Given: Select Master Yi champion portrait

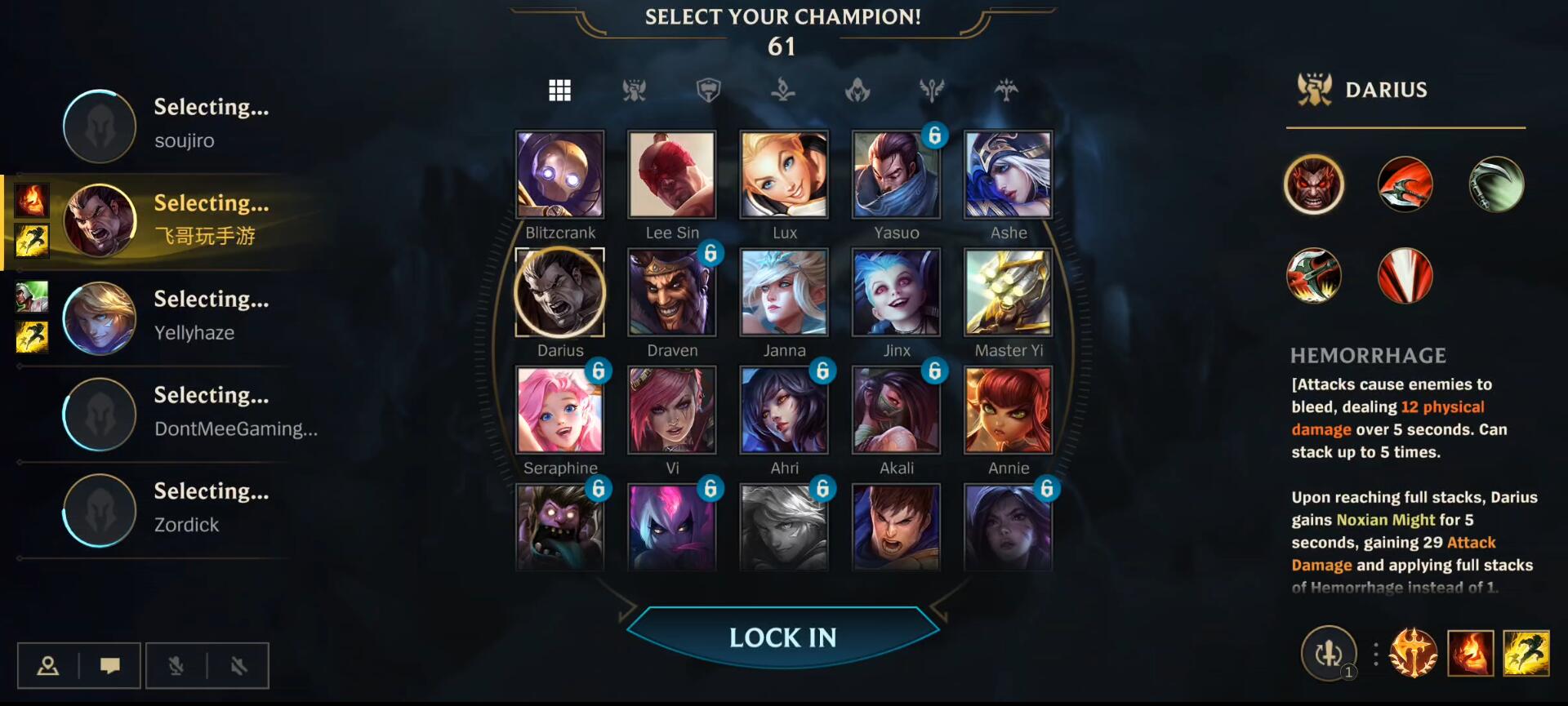Looking at the screenshot, I should [x=1009, y=292].
